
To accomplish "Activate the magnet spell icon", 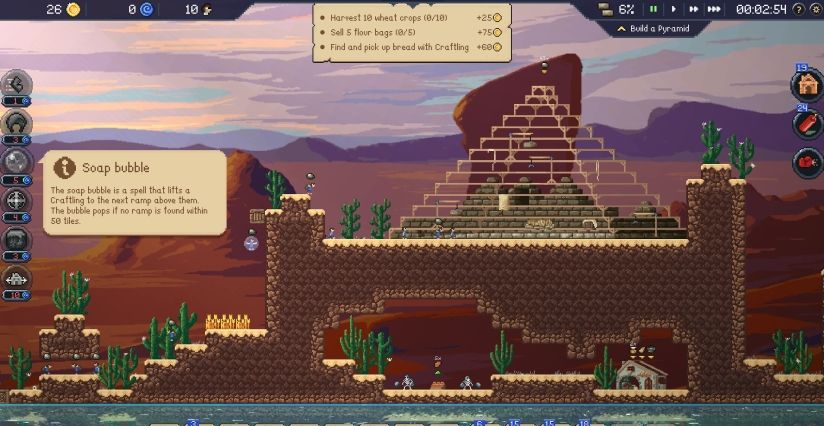I will tap(17, 122).
